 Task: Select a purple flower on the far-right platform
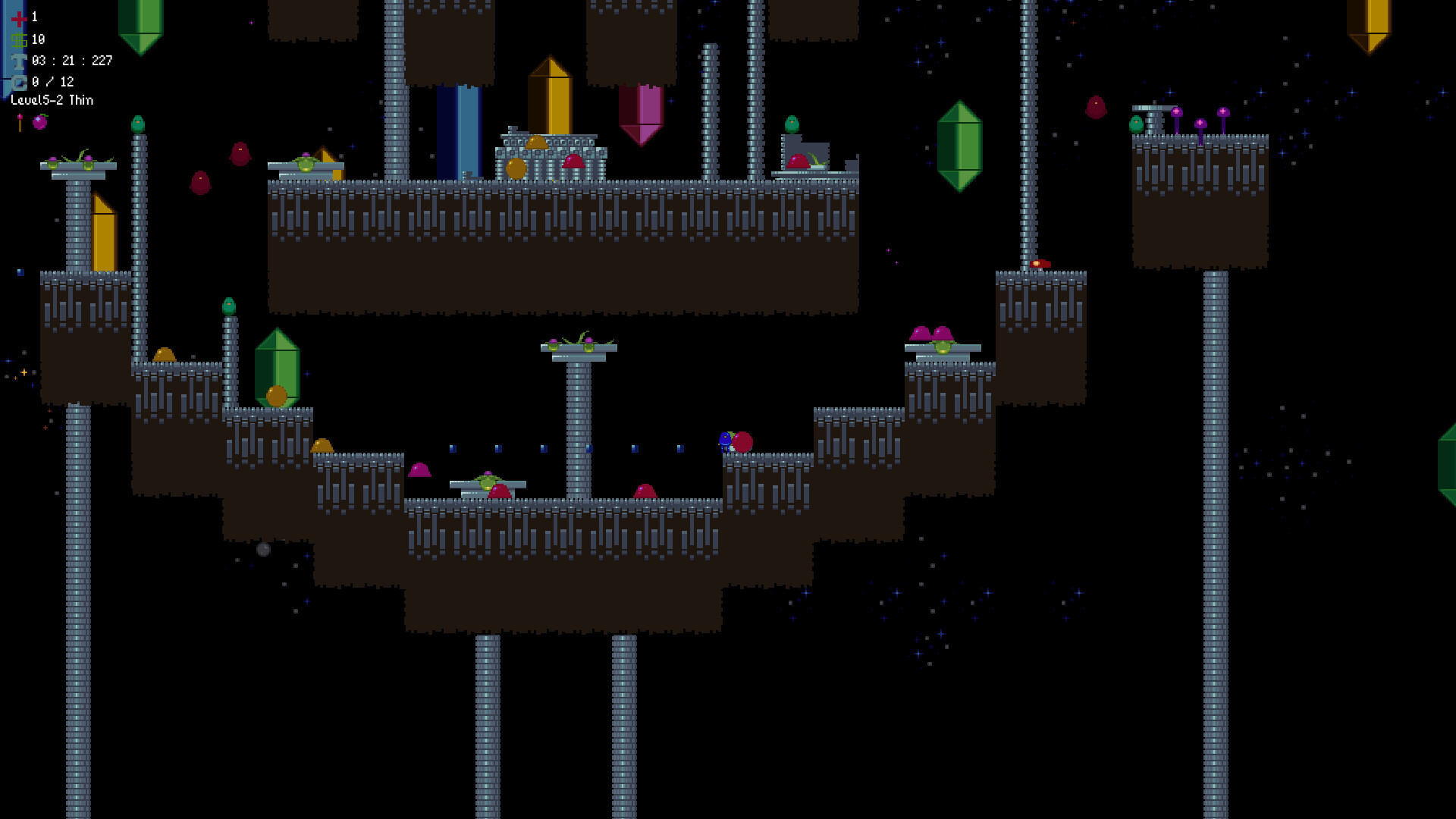point(1176,112)
